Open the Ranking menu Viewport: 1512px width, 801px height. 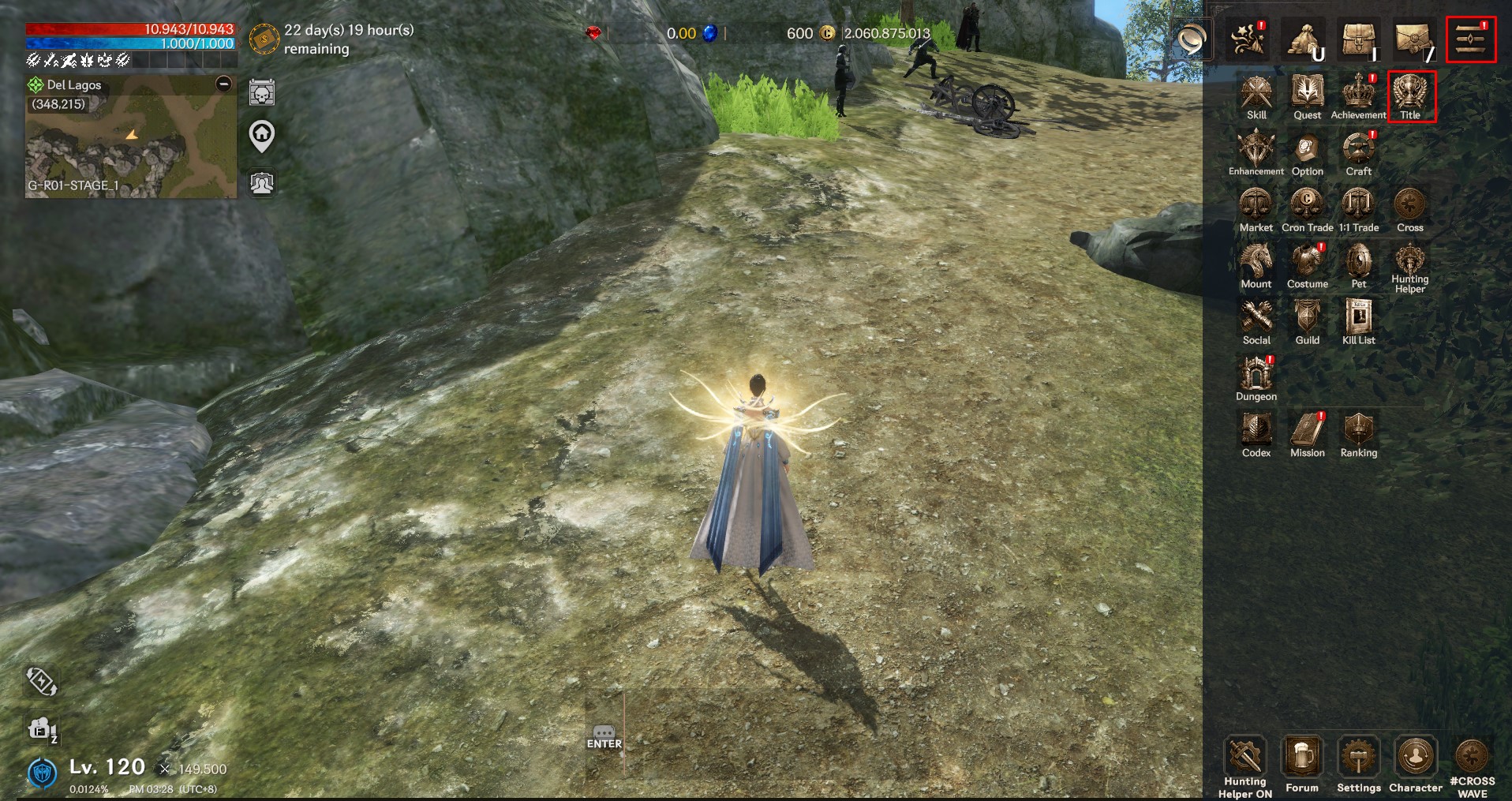tap(1358, 433)
